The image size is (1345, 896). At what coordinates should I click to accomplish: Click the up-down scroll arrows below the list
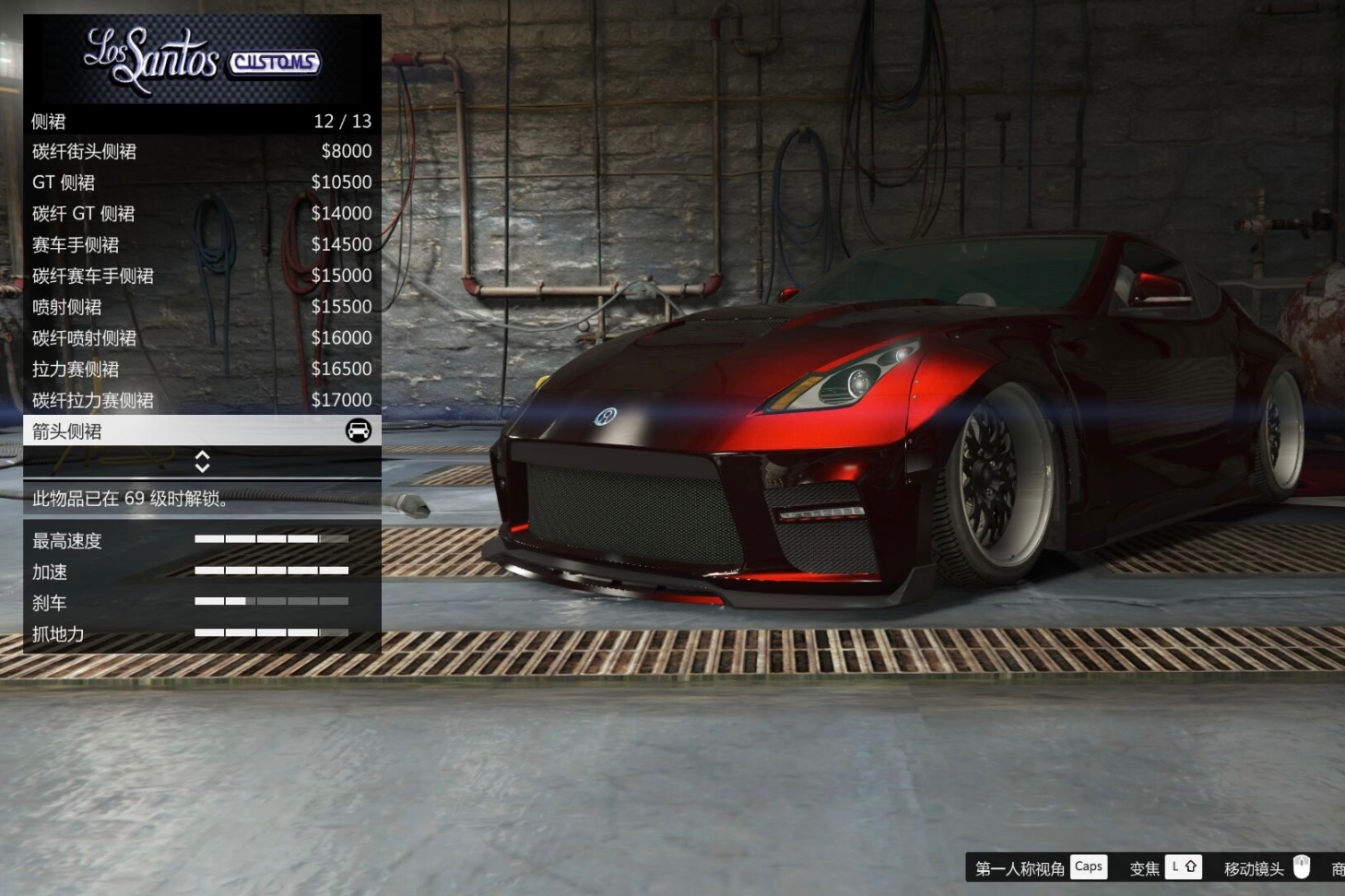202,462
